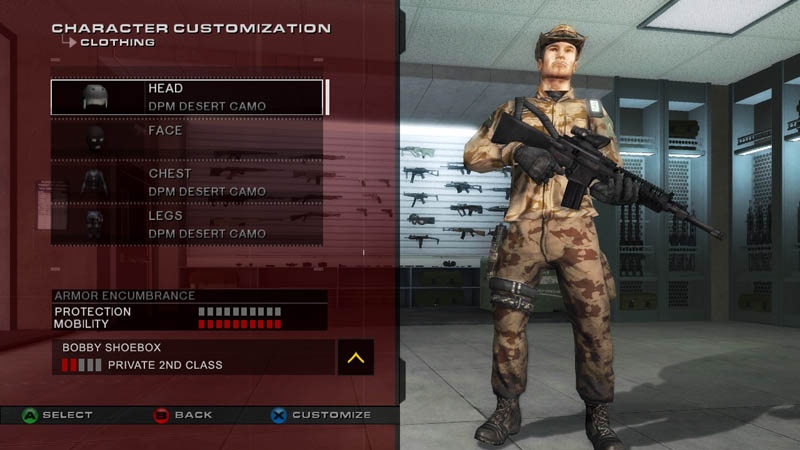Choose the Face clothing row
Image resolution: width=800 pixels, height=450 pixels.
[187, 139]
